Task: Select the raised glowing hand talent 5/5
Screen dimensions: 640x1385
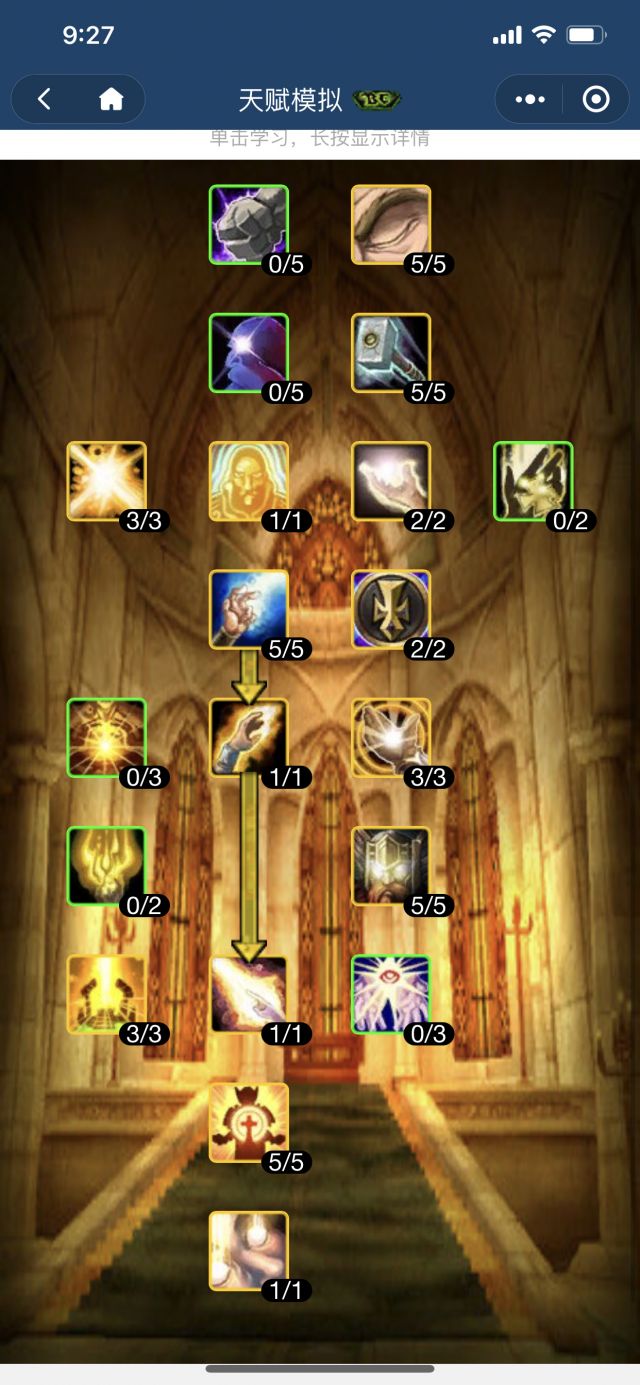Action: (249, 609)
